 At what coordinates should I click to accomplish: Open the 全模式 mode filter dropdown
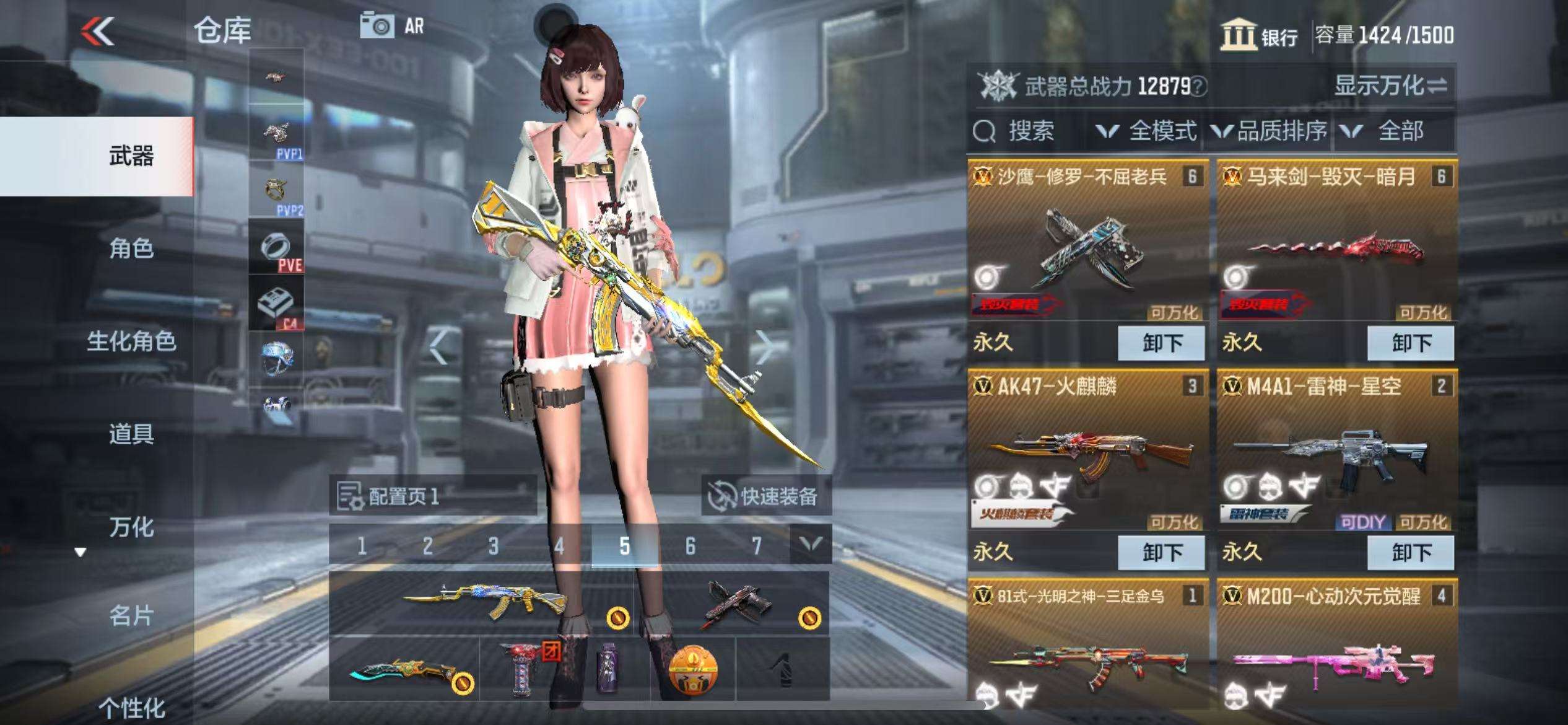pyautogui.click(x=1146, y=131)
